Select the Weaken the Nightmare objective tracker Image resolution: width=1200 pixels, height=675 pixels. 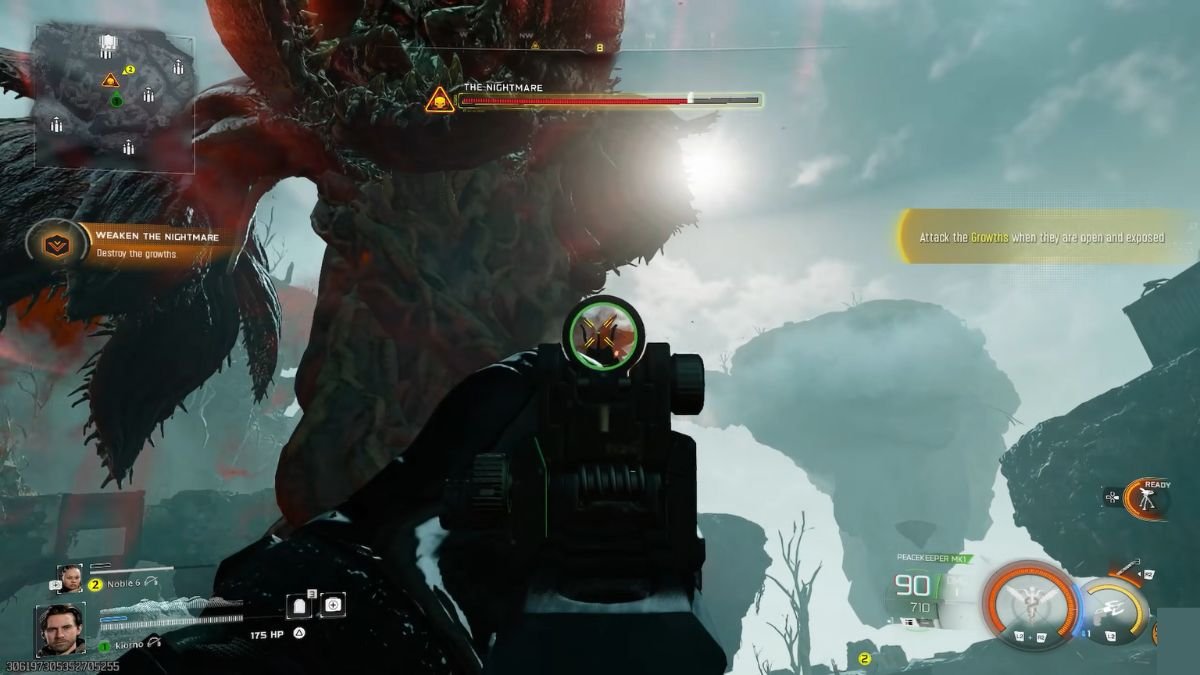click(x=124, y=245)
